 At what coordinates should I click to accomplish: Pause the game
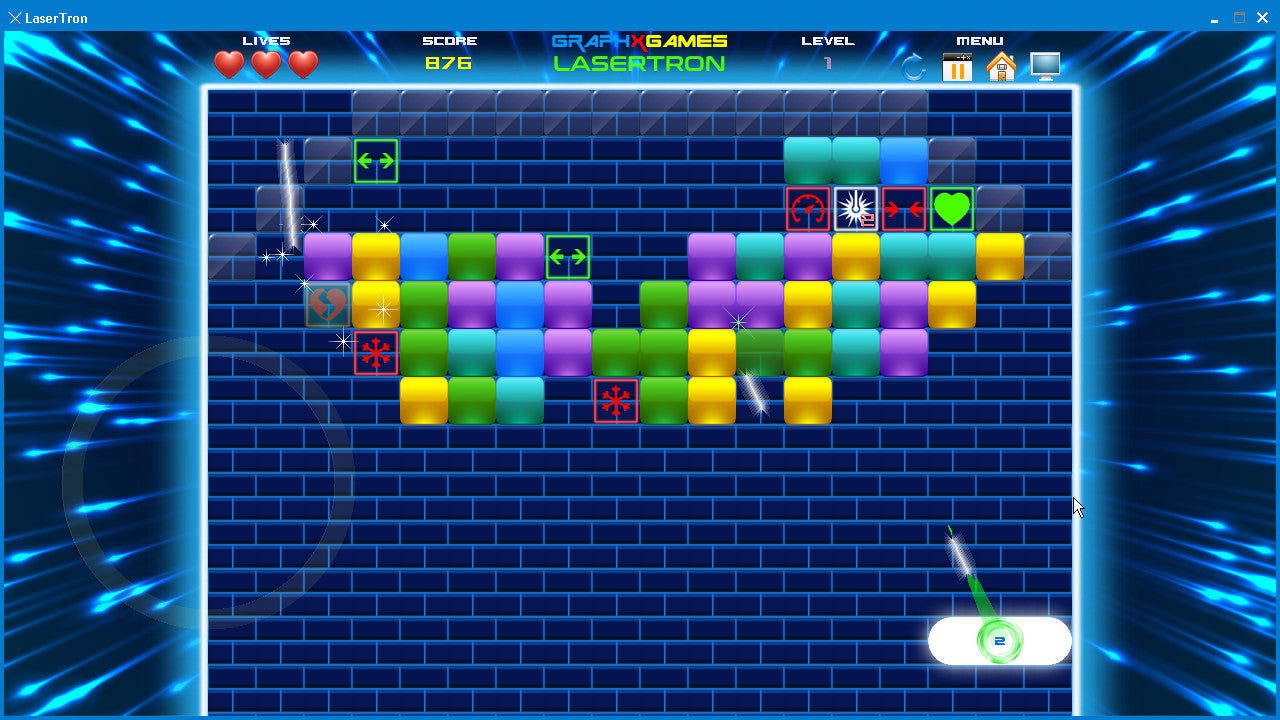[957, 67]
